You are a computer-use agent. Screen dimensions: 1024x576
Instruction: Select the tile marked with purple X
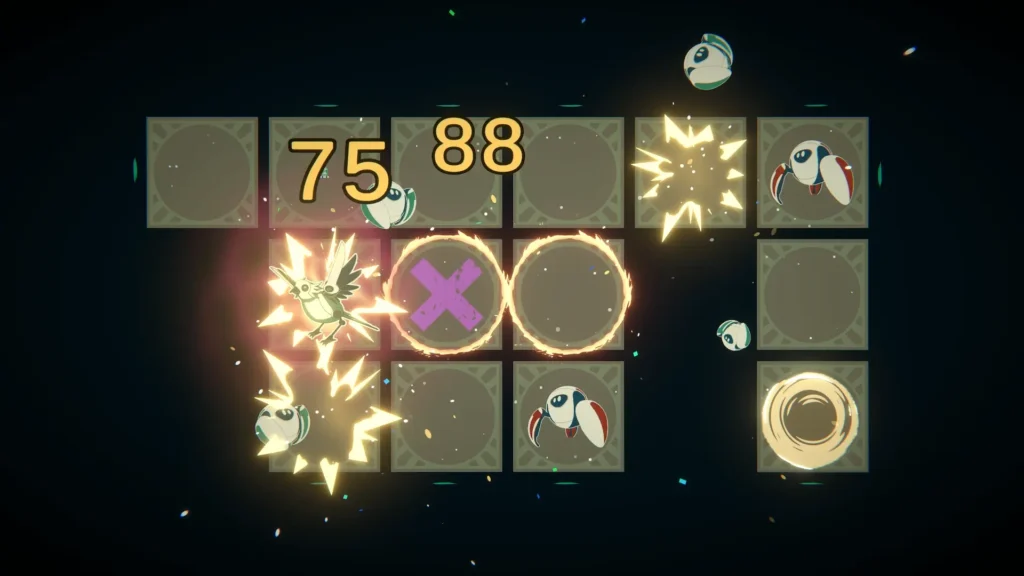[447, 294]
